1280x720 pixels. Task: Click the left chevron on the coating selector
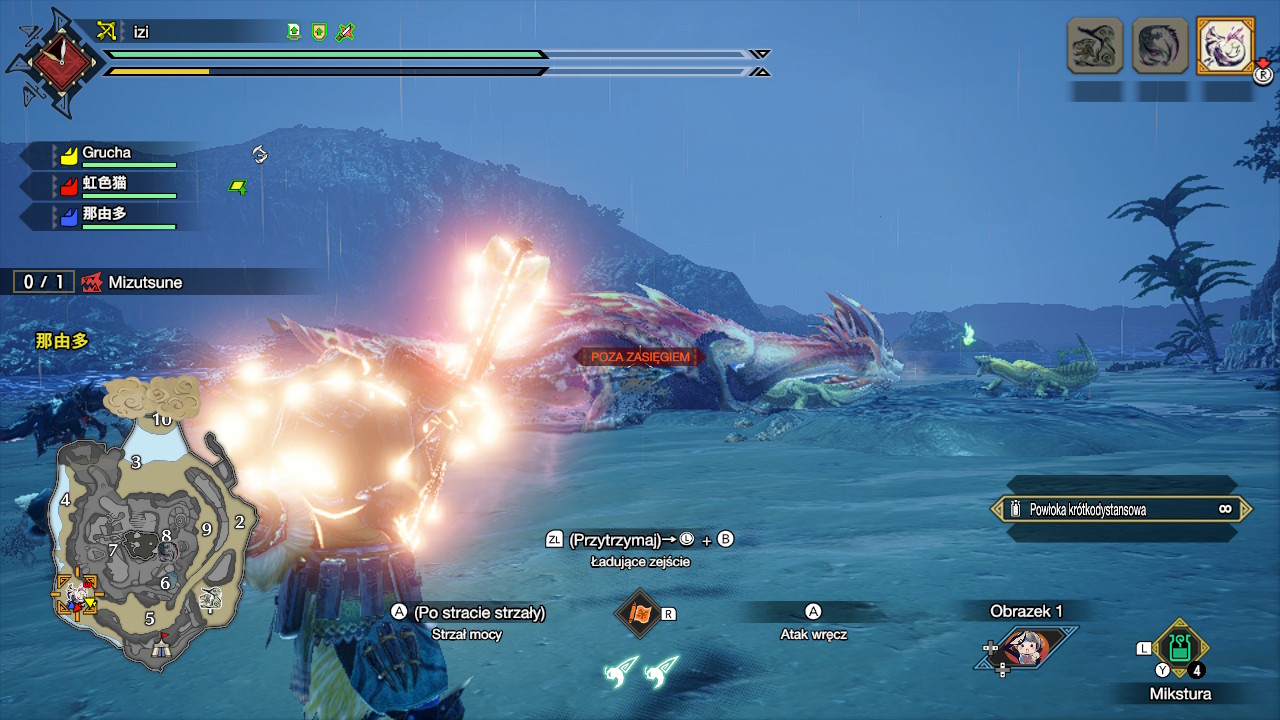(997, 509)
